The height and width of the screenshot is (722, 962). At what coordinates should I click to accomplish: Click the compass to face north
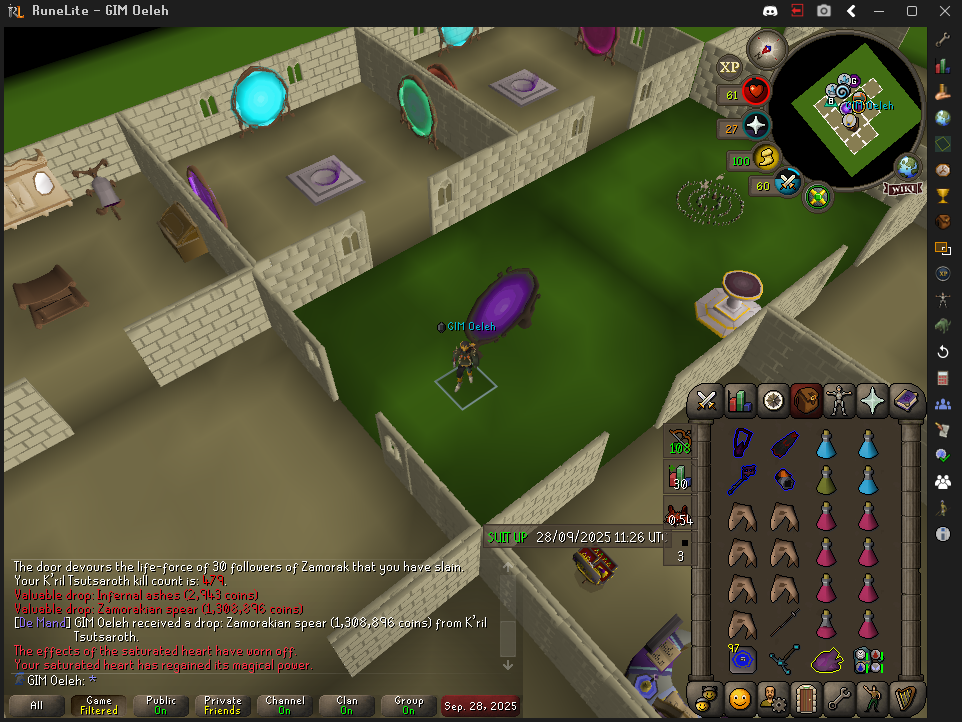[768, 47]
